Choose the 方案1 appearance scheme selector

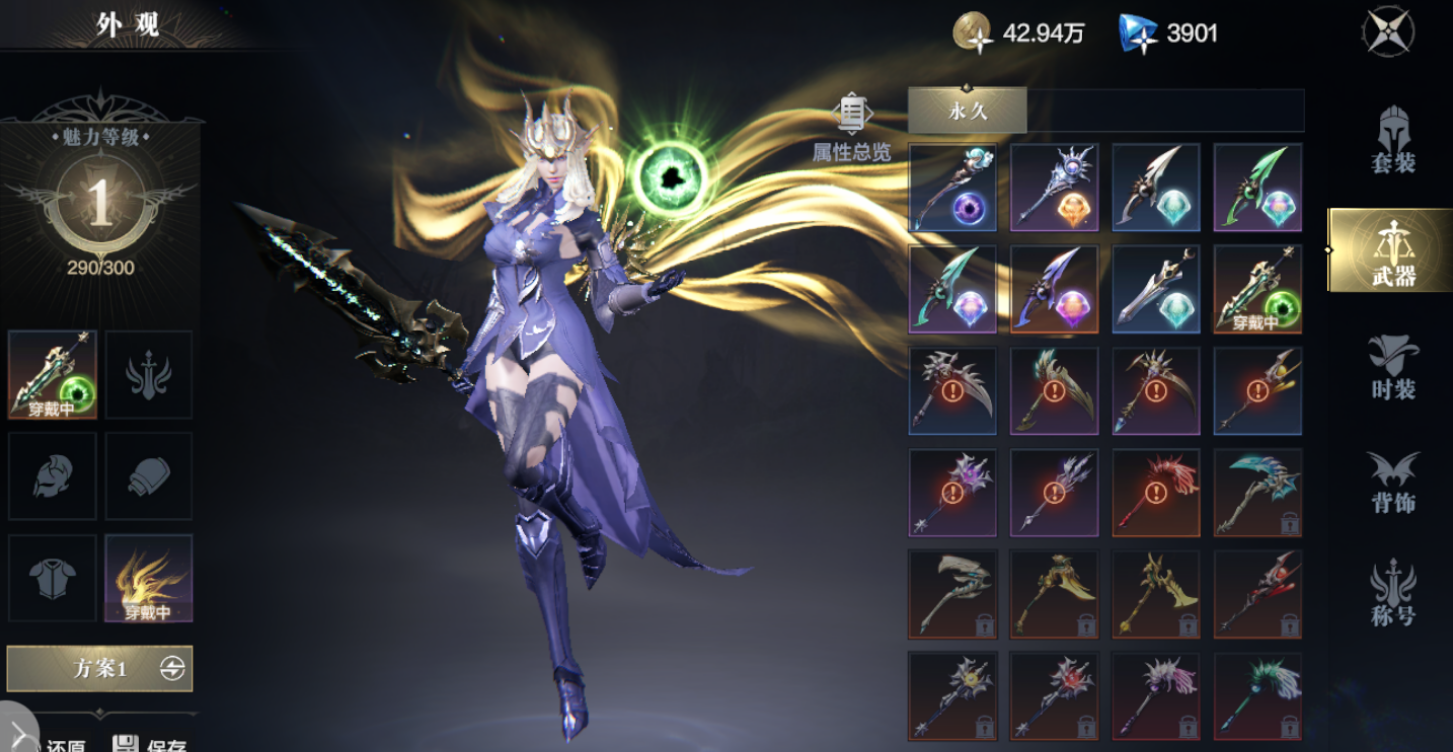[x=100, y=669]
